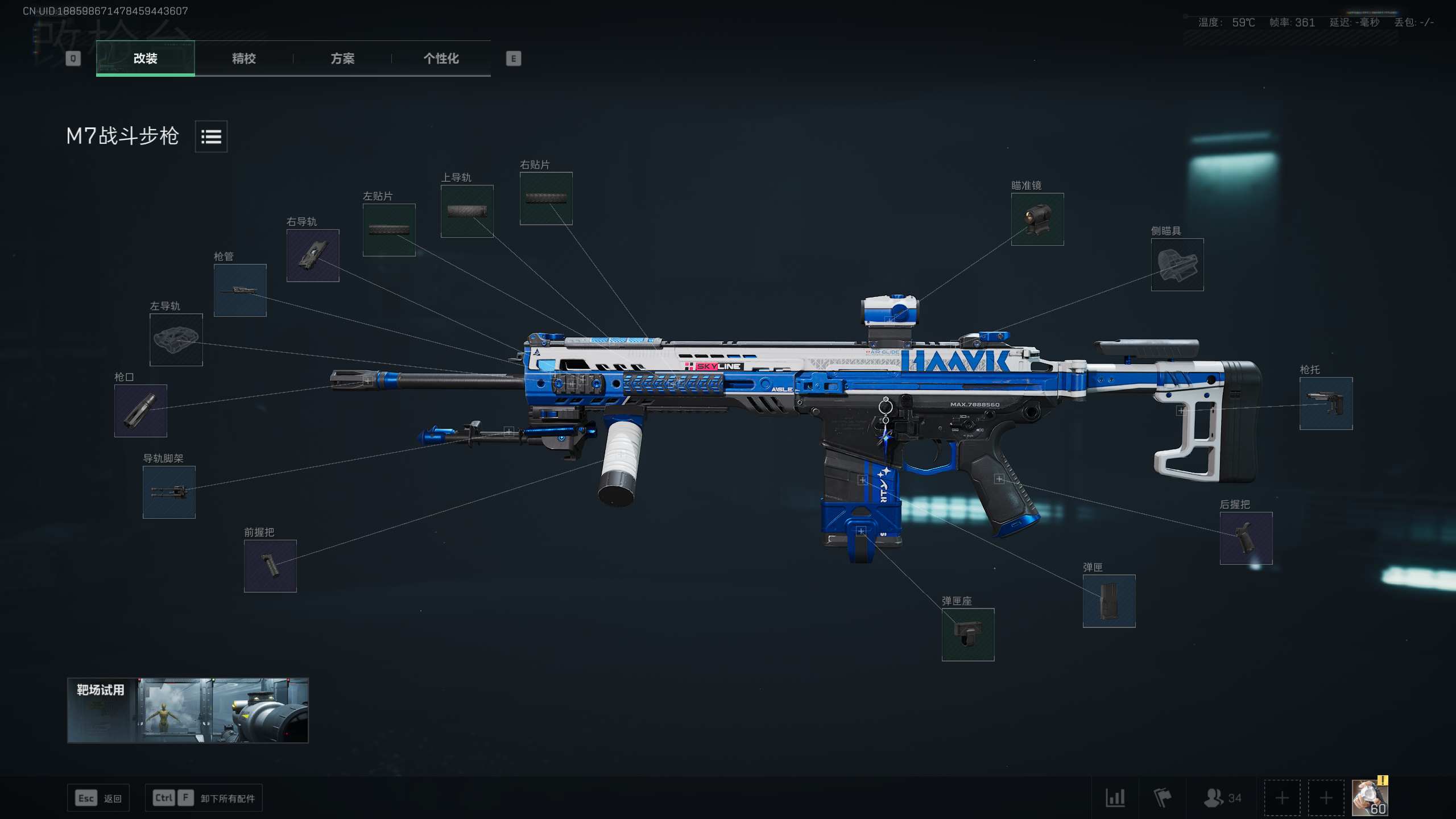Open the player avatar profile
The width and height of the screenshot is (1456, 819).
1370,798
